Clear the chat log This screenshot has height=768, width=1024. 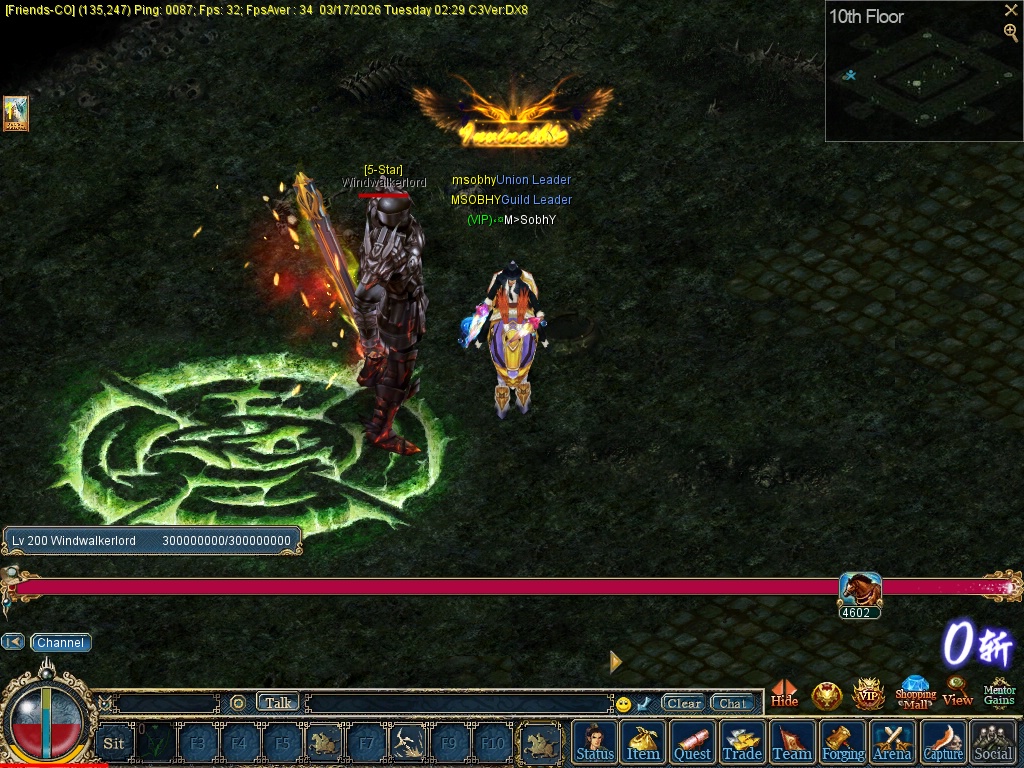coord(684,703)
